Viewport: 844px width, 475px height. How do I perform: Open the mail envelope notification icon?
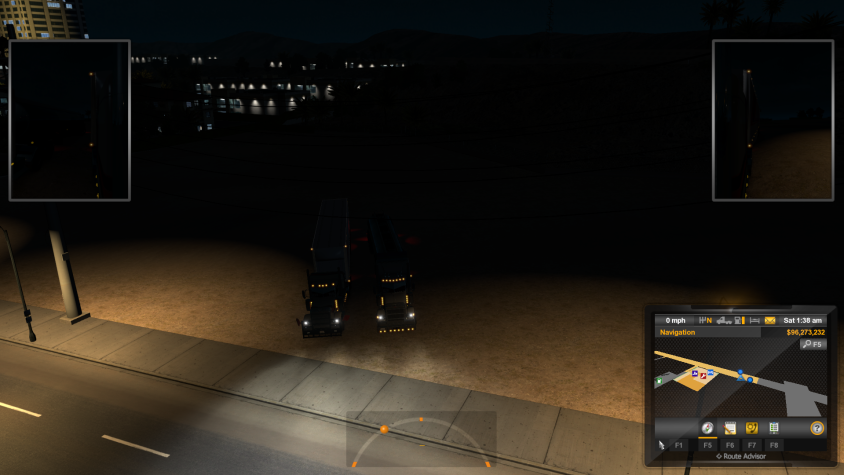coord(770,320)
